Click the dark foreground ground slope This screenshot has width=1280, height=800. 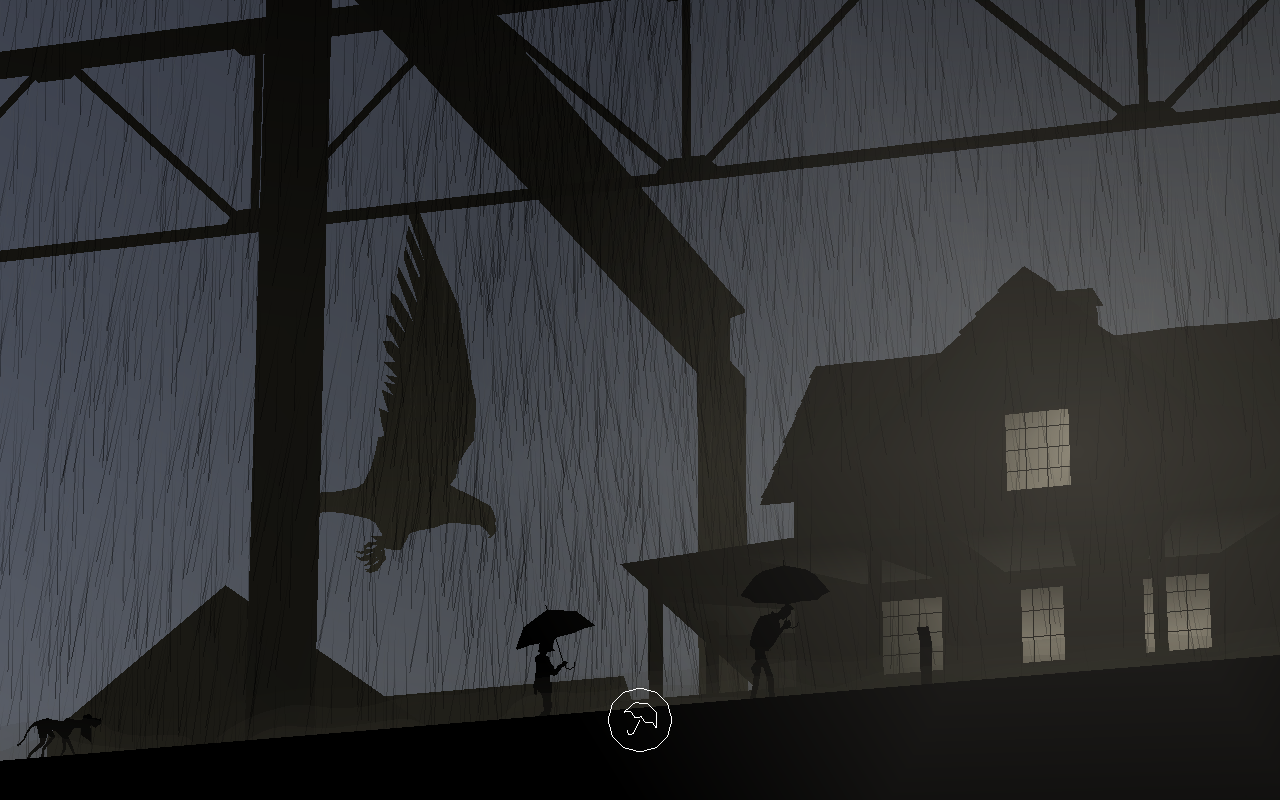coord(350,770)
